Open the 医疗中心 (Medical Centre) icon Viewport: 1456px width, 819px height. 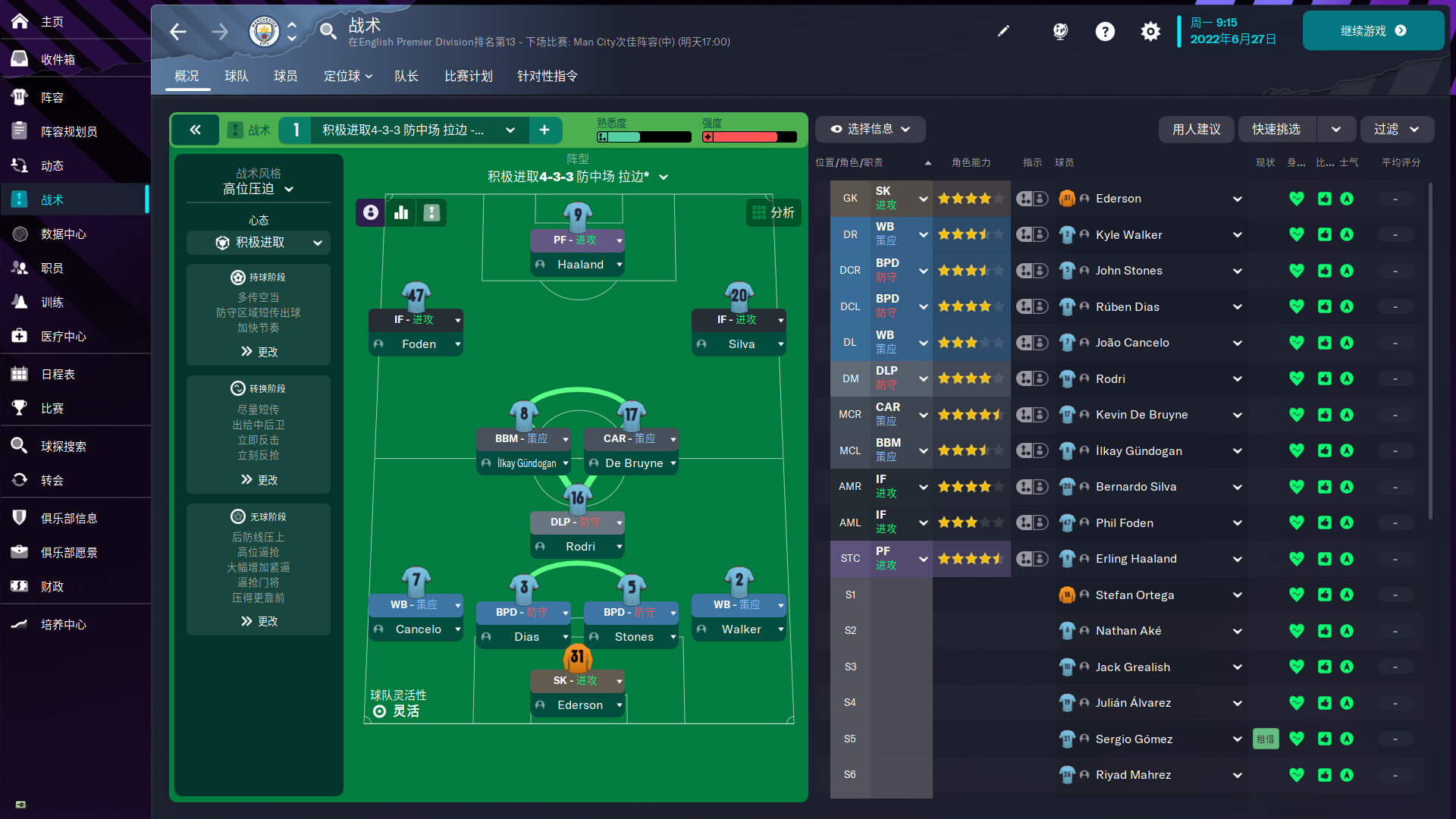[x=19, y=336]
